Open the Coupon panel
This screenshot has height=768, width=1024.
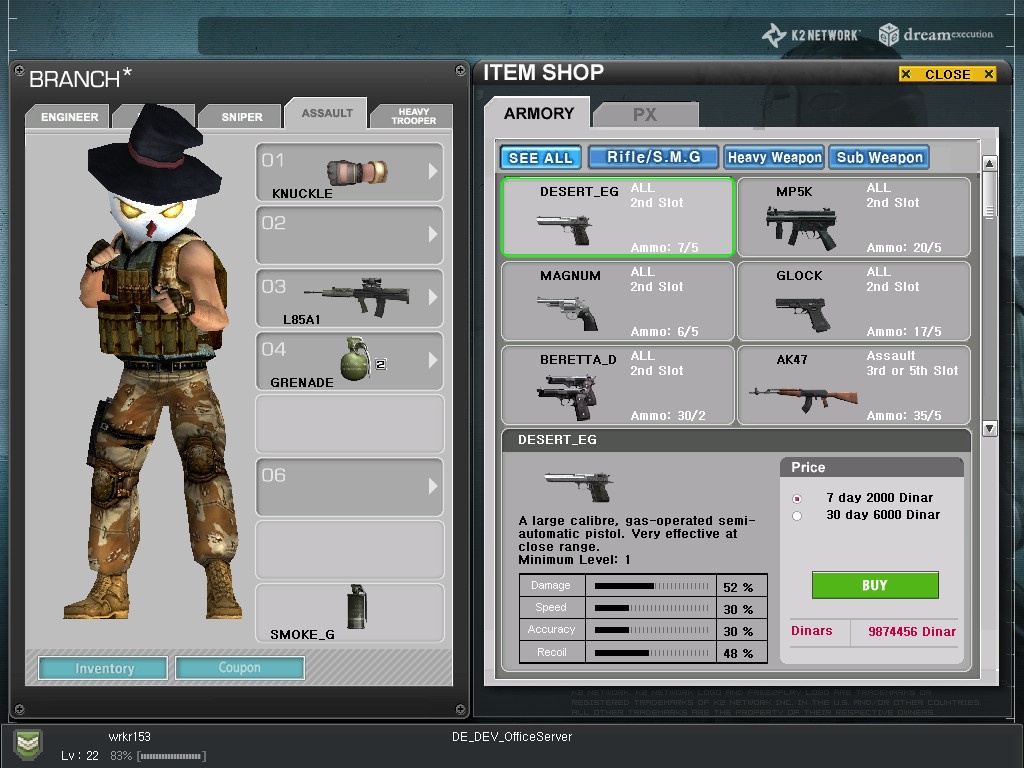[239, 668]
